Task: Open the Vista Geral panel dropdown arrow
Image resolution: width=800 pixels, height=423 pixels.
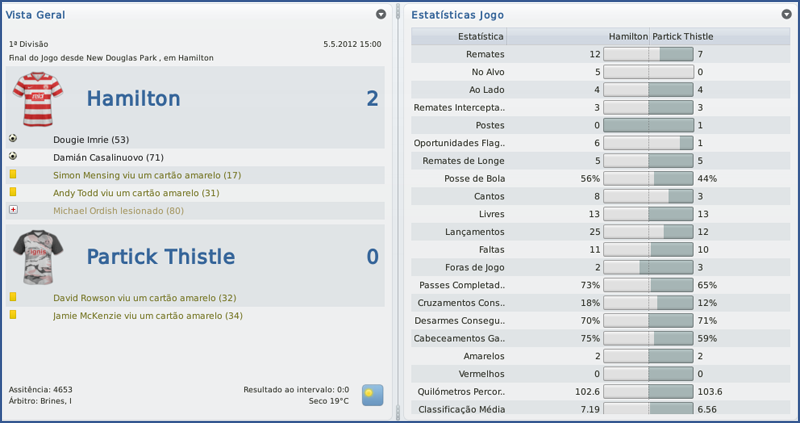Action: [x=381, y=15]
